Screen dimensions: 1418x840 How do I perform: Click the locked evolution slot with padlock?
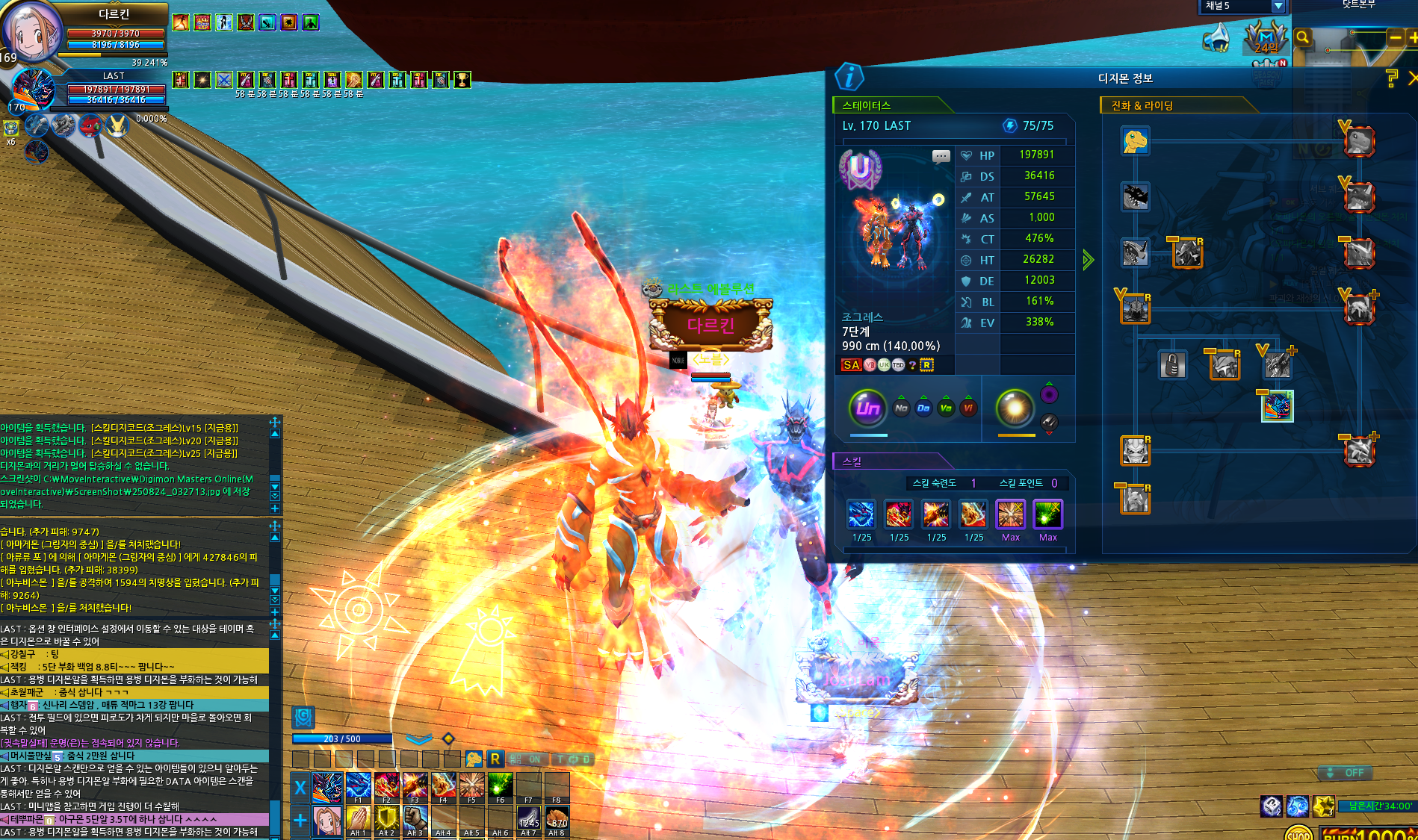[1172, 365]
